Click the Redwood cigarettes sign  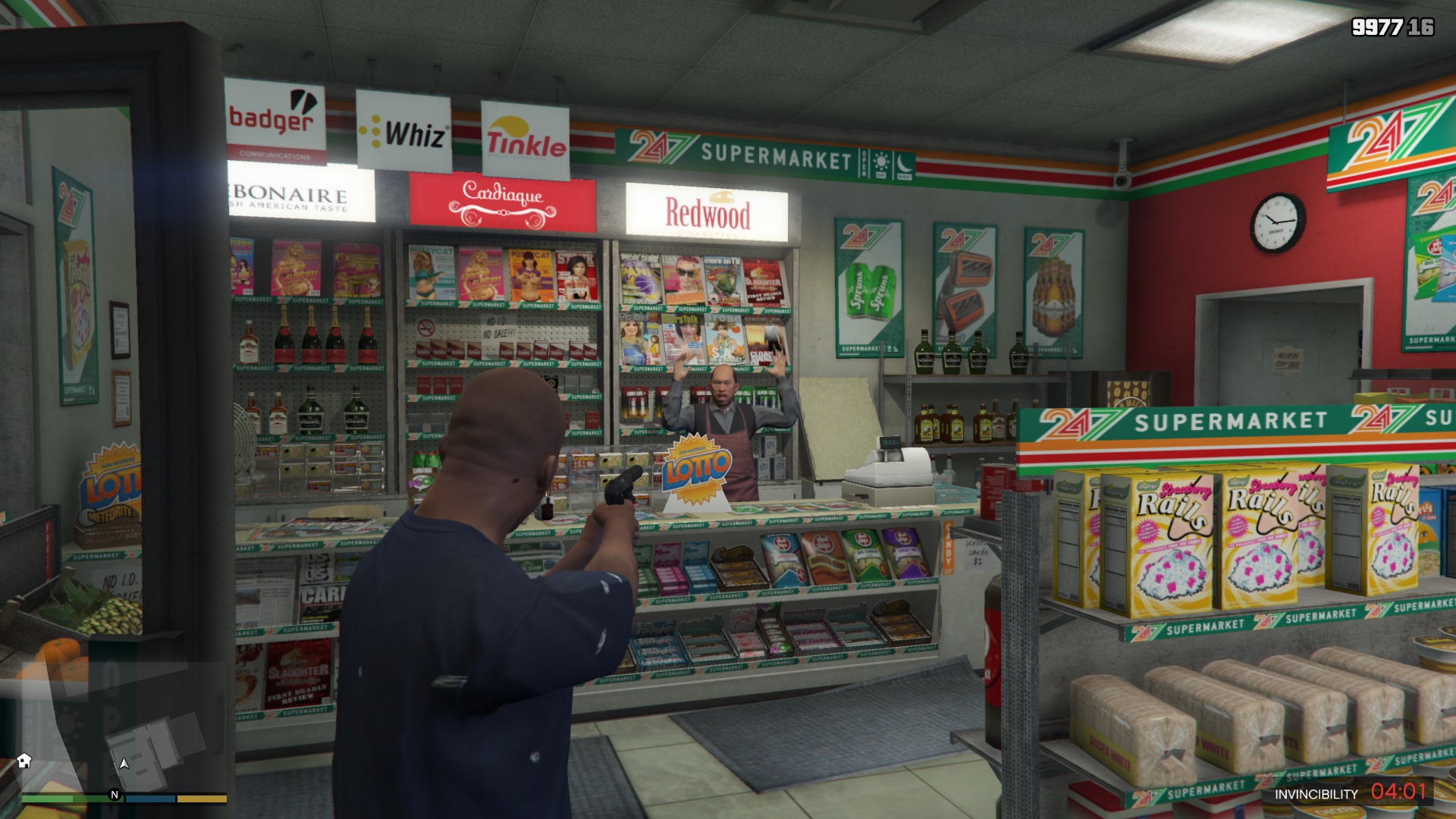pos(708,211)
